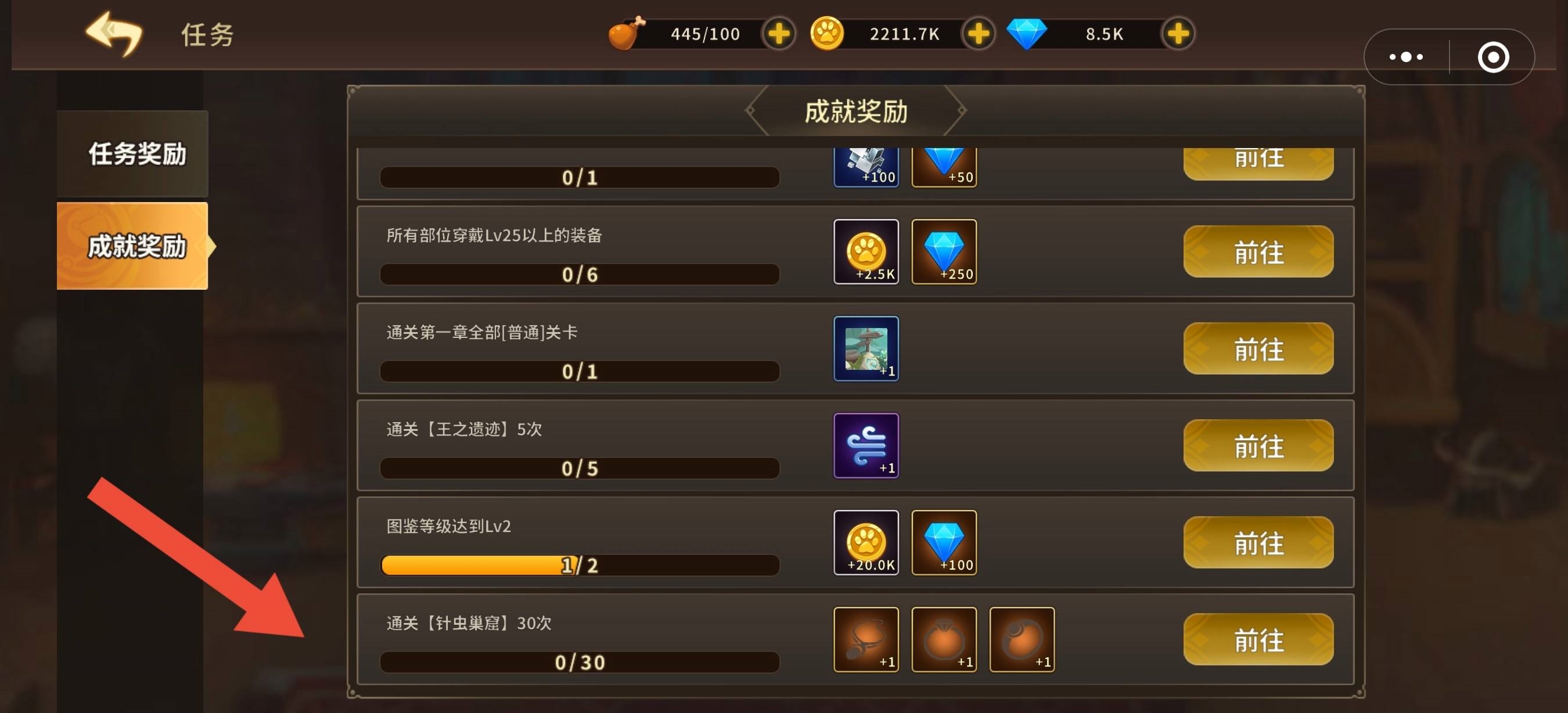Select the +2.5K coin reward icon

click(x=865, y=251)
